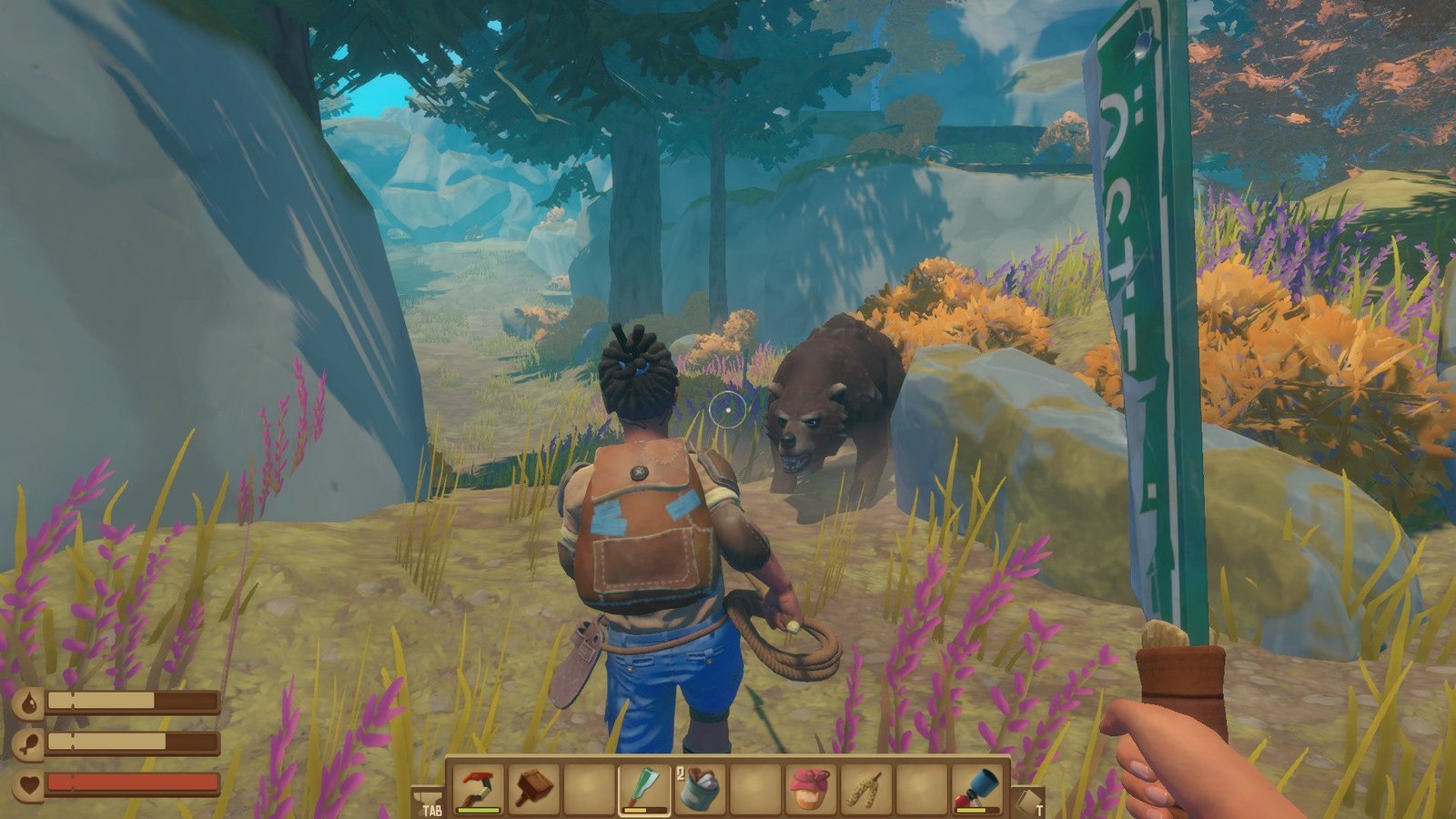Select the jam jar item in the hotbar

(809, 788)
